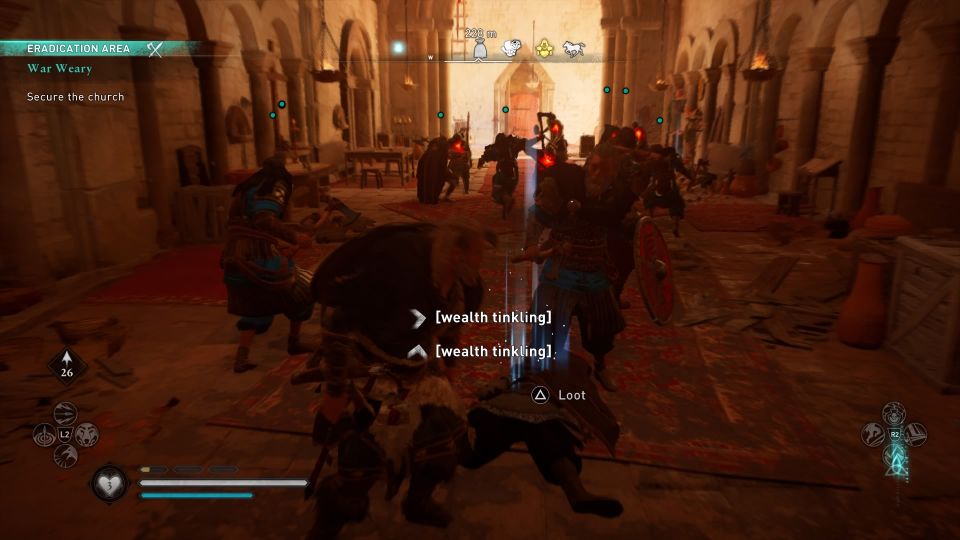Activate the skull melee ability
Screen dimensions: 960x540
(894, 413)
